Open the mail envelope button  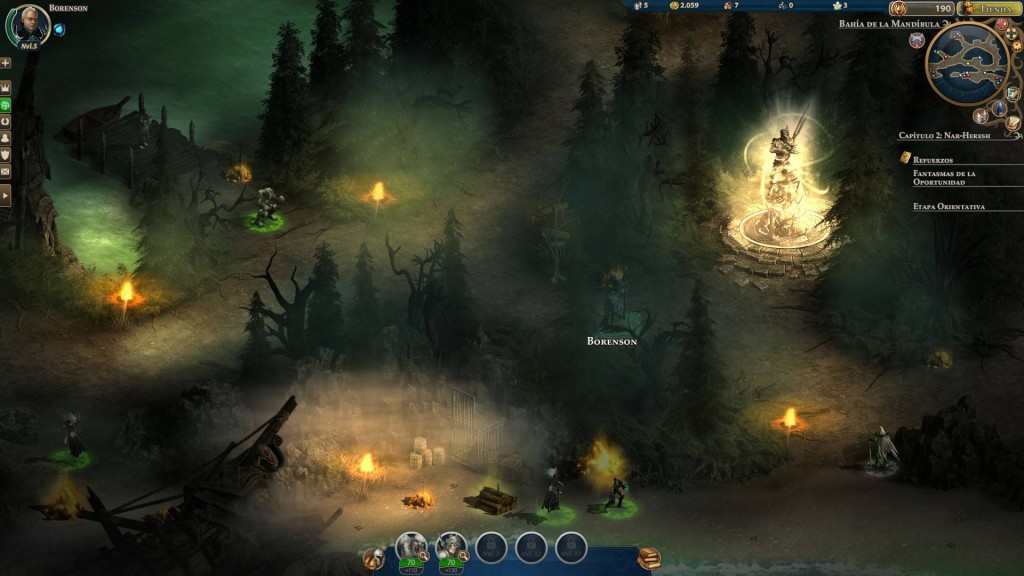[x=6, y=155]
